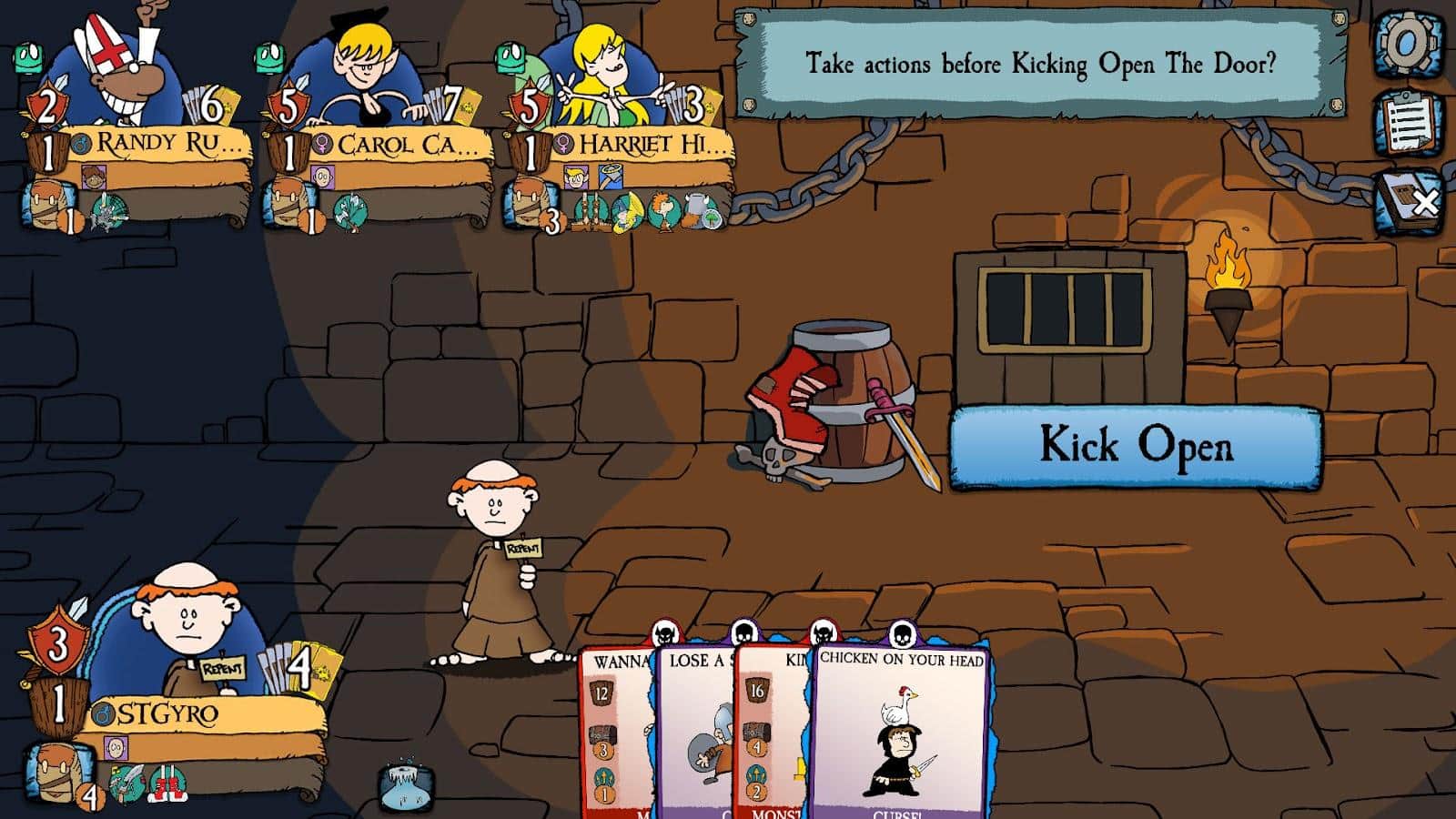The image size is (1456, 819).
Task: Select STGyro's equipped sword item
Action: click(127, 783)
